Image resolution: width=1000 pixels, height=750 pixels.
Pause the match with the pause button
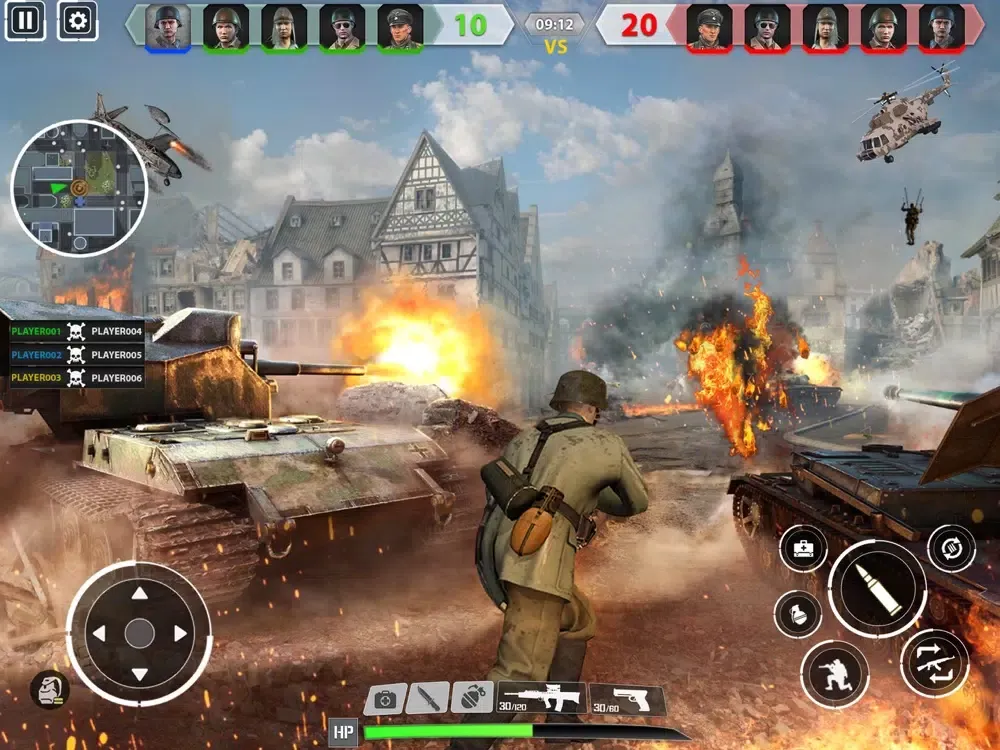click(25, 19)
